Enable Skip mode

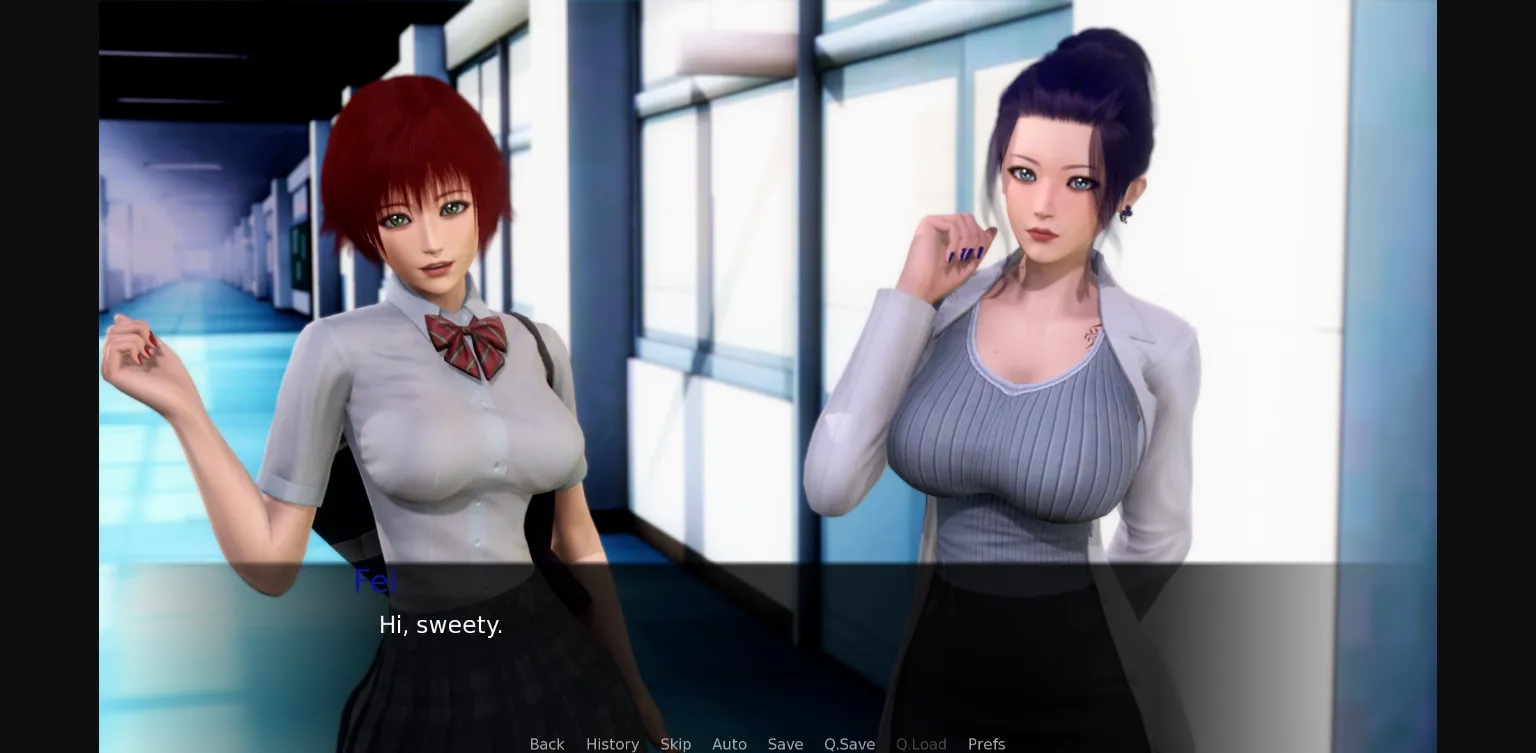coord(675,744)
